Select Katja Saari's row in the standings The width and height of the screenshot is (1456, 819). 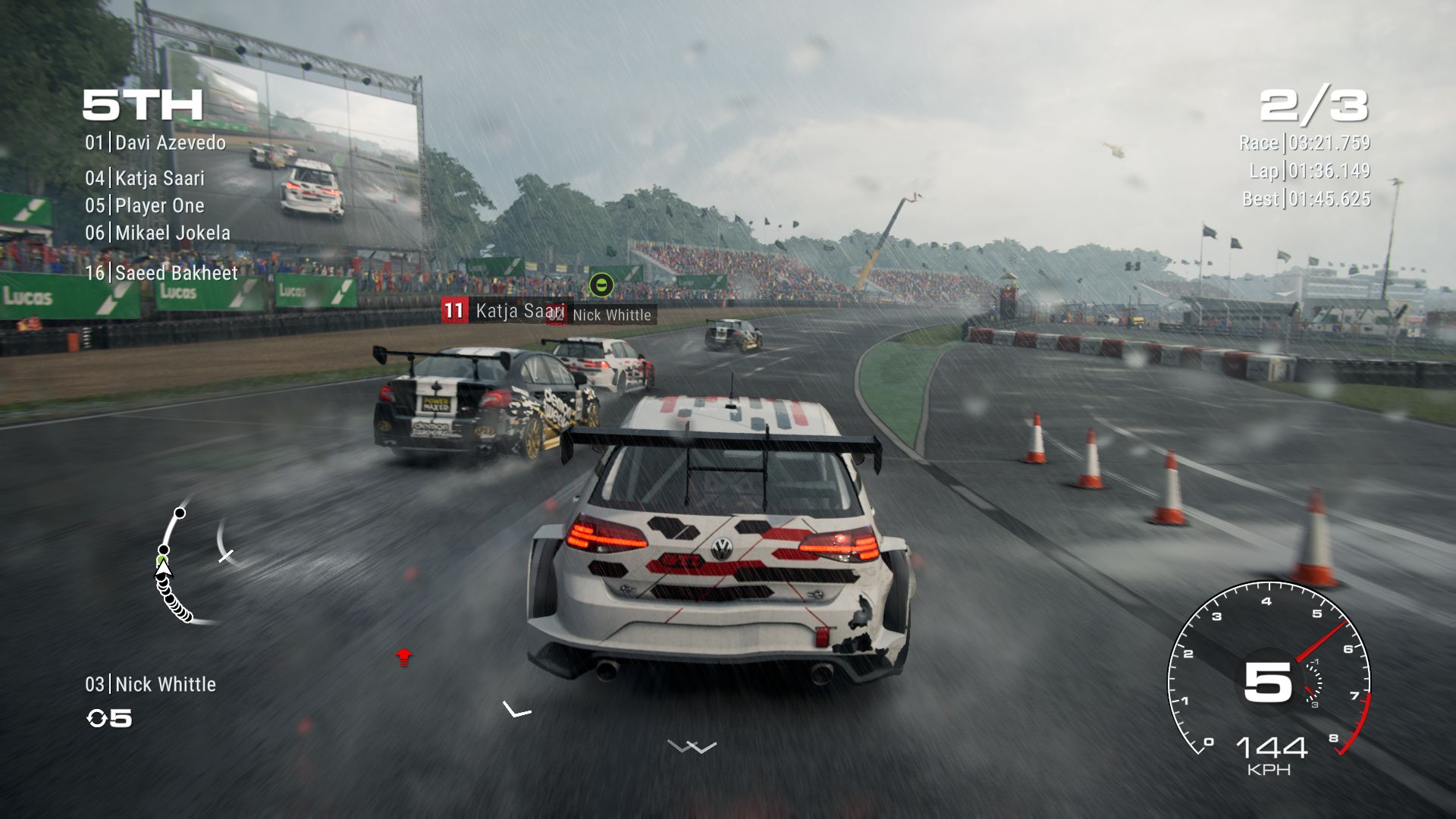[145, 178]
